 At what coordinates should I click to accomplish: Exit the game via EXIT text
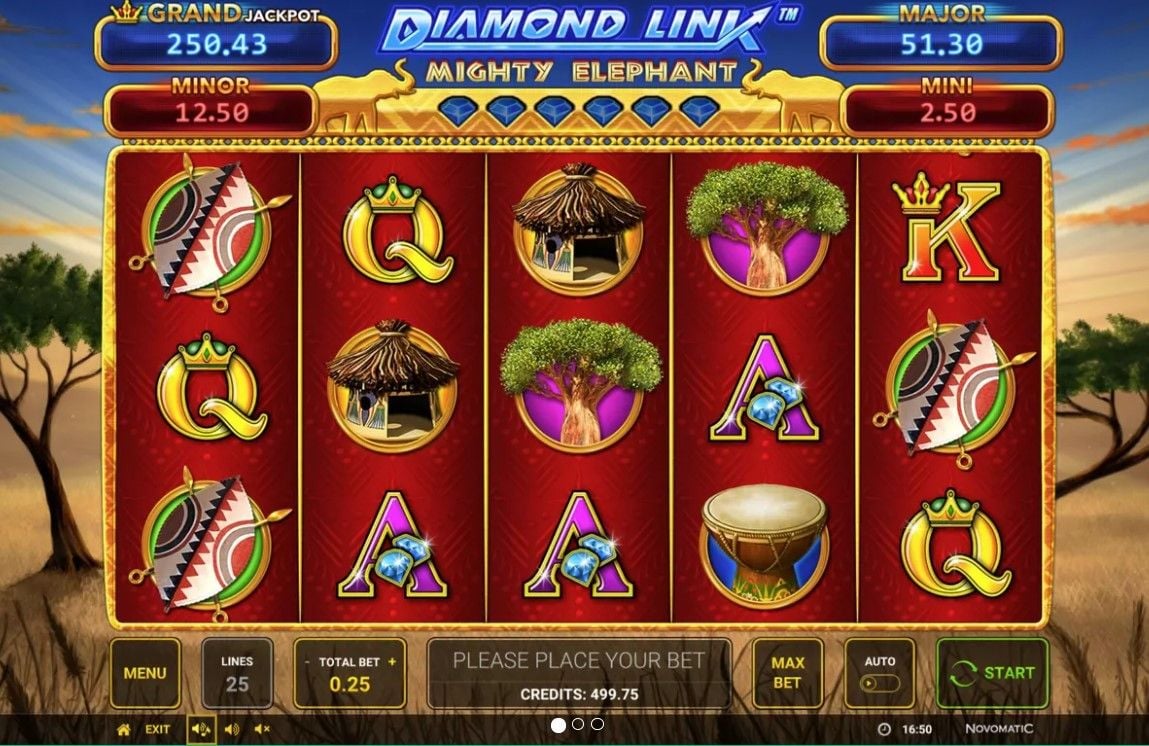(158, 730)
